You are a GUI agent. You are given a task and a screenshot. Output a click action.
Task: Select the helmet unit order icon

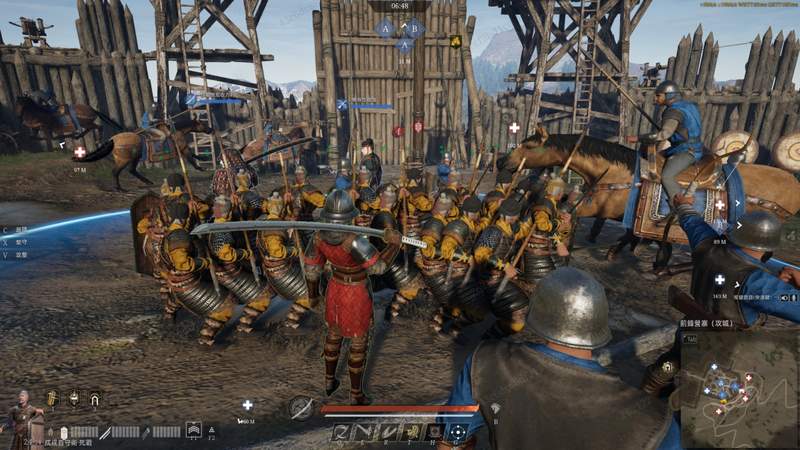(x=74, y=398)
